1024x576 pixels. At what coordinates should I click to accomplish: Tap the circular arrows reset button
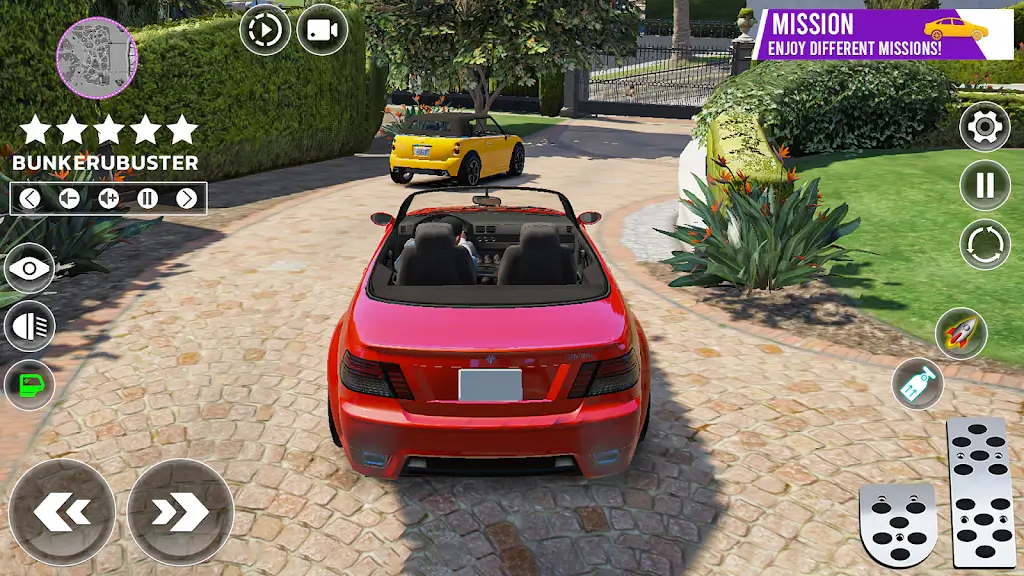point(984,244)
